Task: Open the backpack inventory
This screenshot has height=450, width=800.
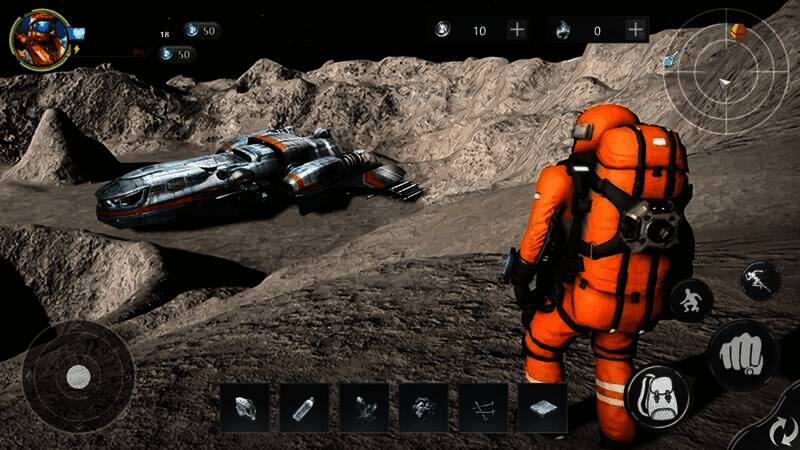Action: [657, 395]
